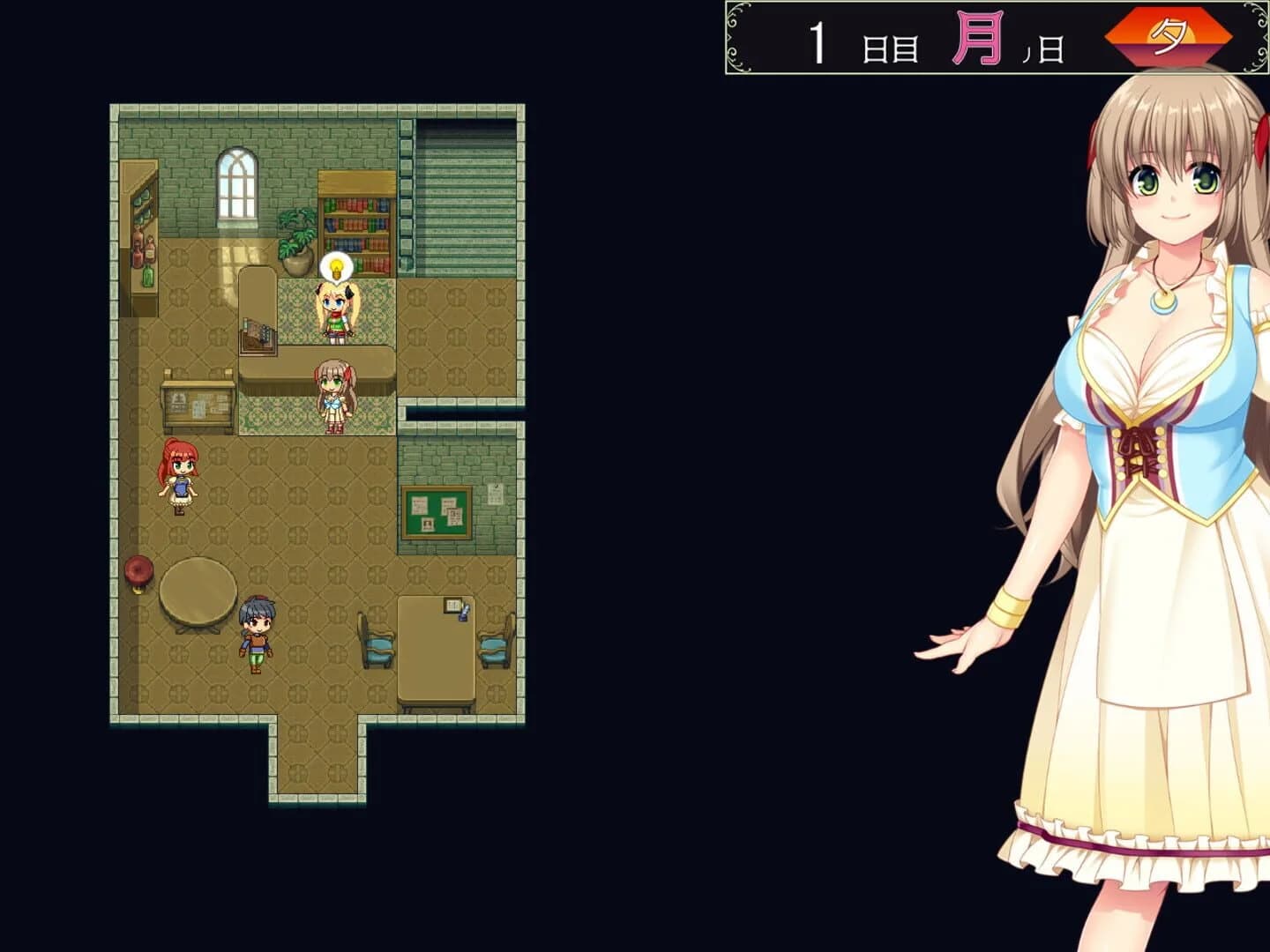This screenshot has height=952, width=1270.
Task: Click the cash register on the shop counter
Action: point(258,337)
